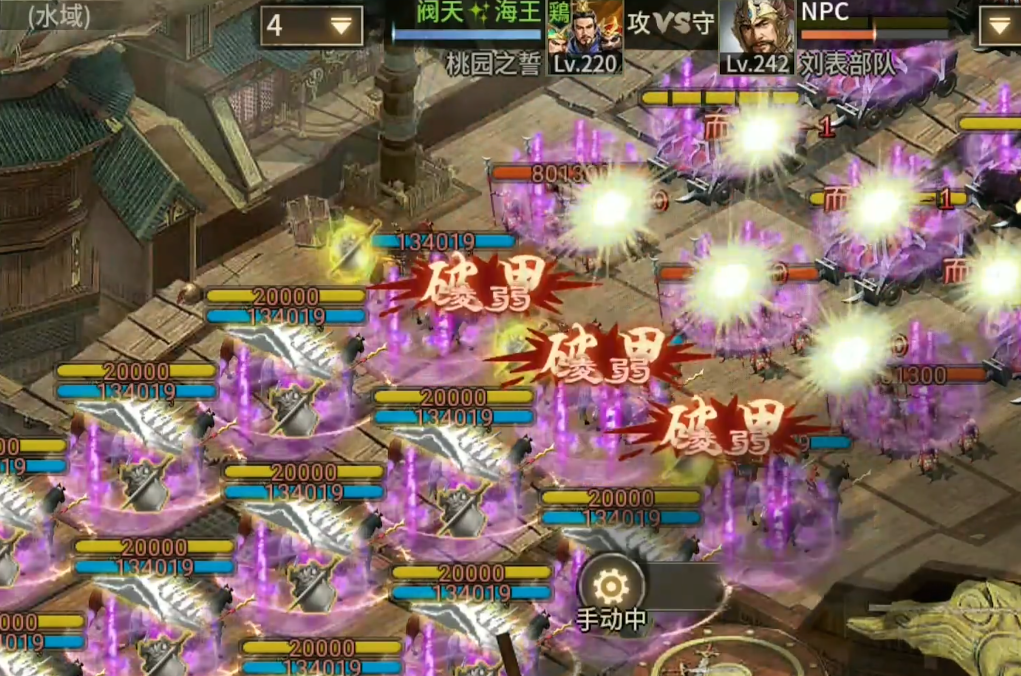Select the attacker general portrait Lv.220
Image resolution: width=1021 pixels, height=676 pixels.
click(x=584, y=37)
